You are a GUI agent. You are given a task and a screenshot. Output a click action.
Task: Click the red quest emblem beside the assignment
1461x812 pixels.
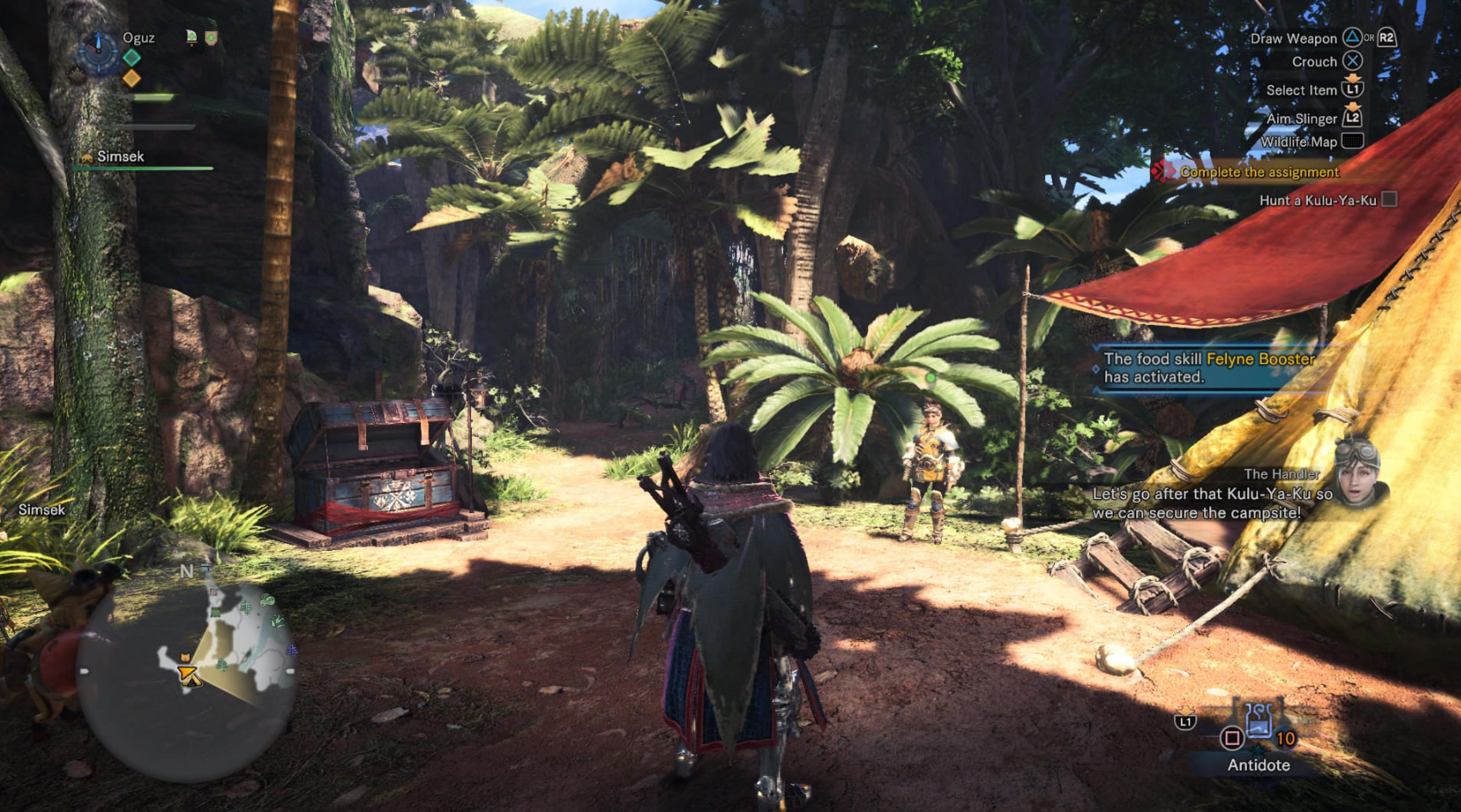[x=1164, y=171]
